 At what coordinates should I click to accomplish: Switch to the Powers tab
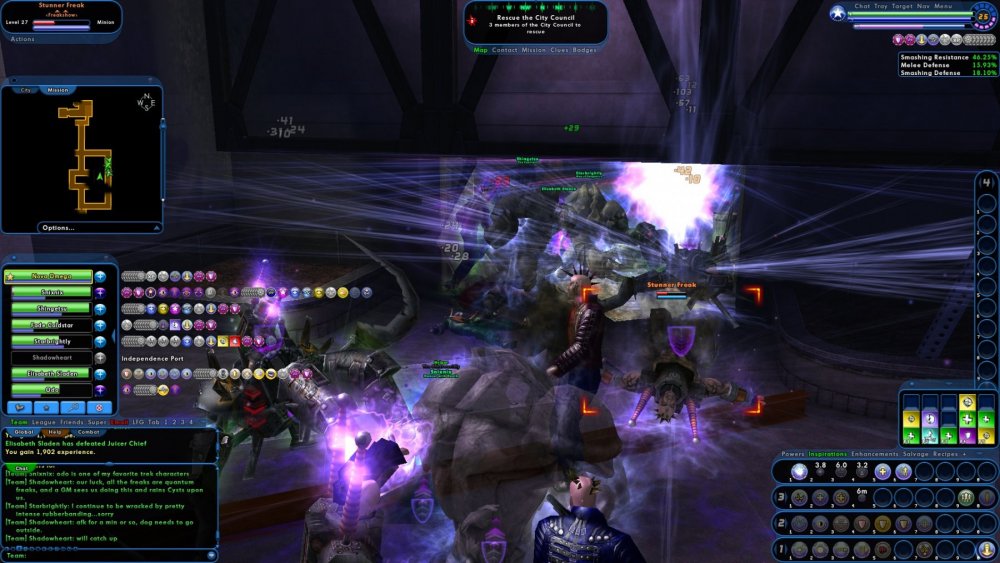point(794,454)
